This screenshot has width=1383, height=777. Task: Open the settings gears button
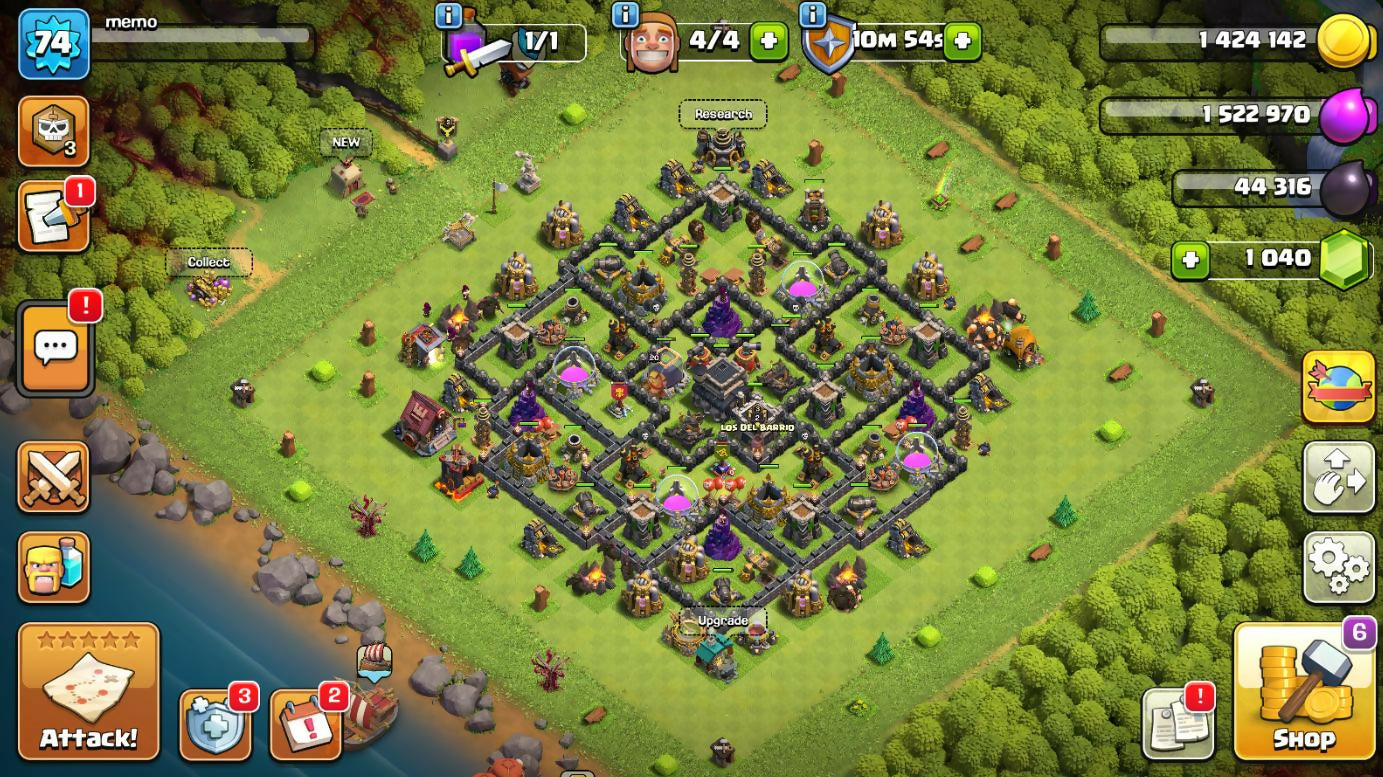pos(1338,567)
